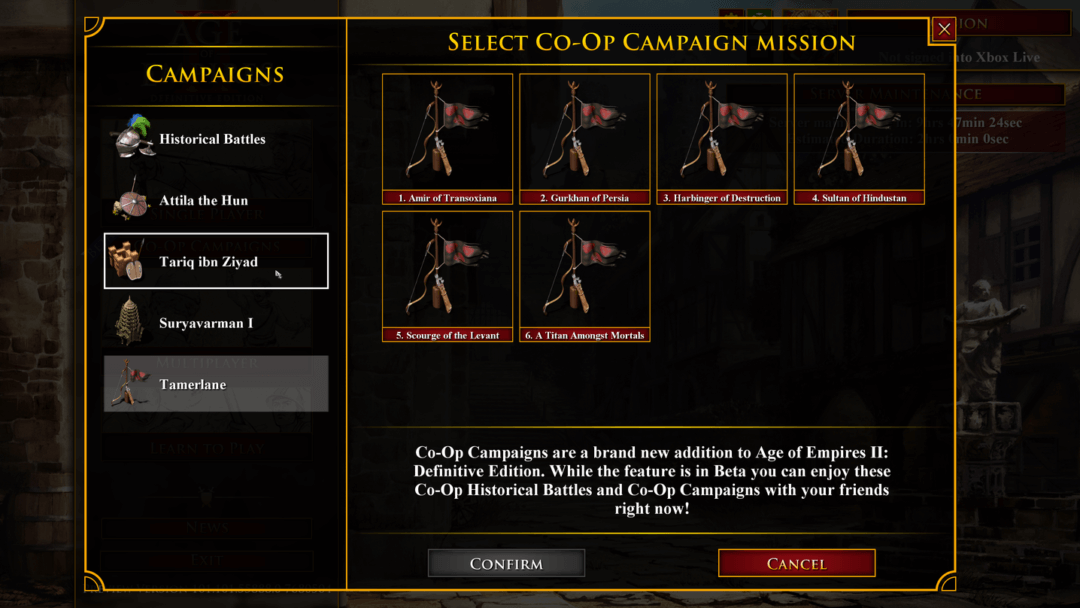
Task: Close the dialog with the X button
Action: [943, 30]
